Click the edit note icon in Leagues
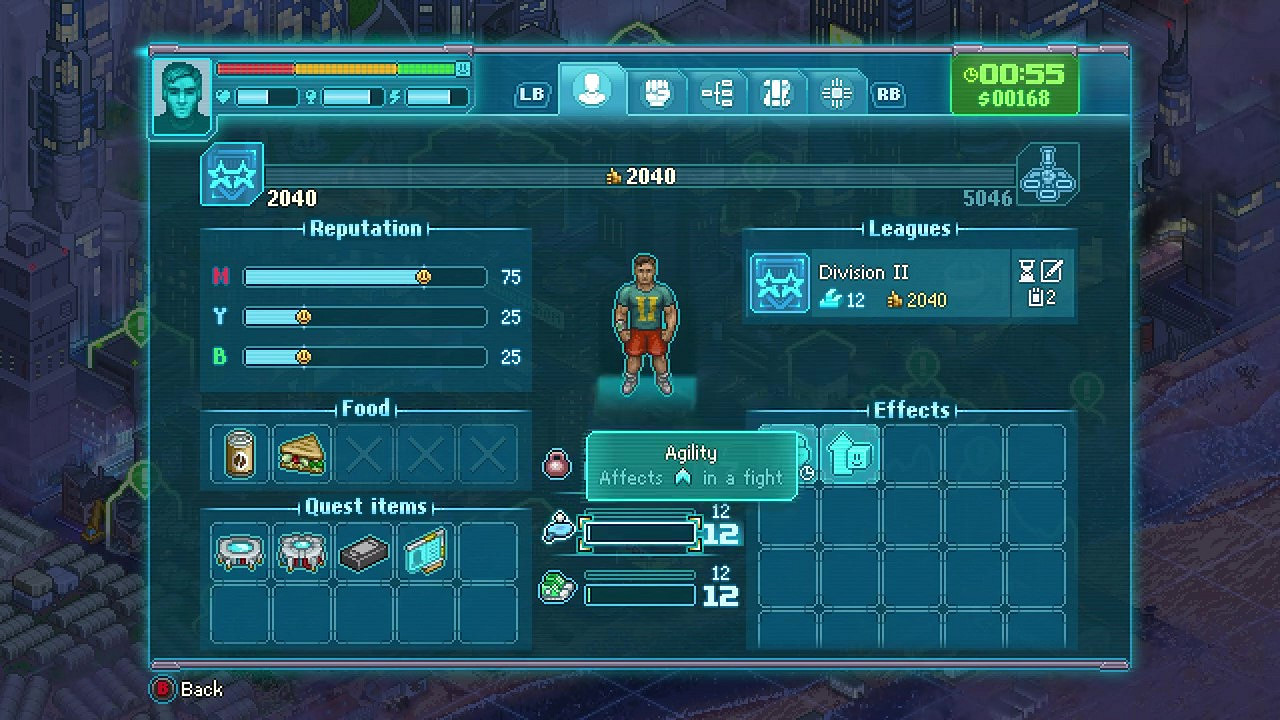This screenshot has height=720, width=1280. point(1052,270)
